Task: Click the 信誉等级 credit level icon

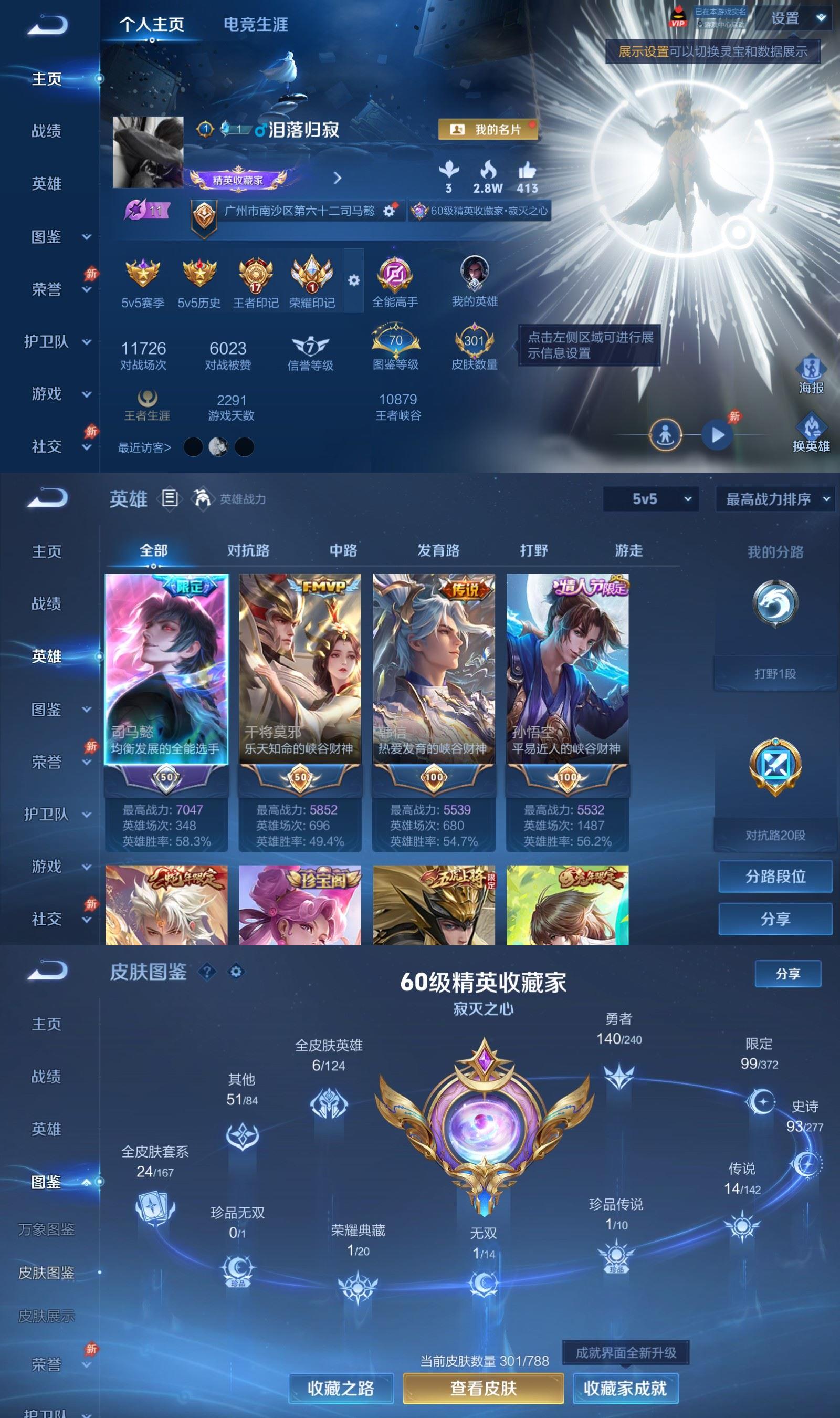Action: point(310,342)
